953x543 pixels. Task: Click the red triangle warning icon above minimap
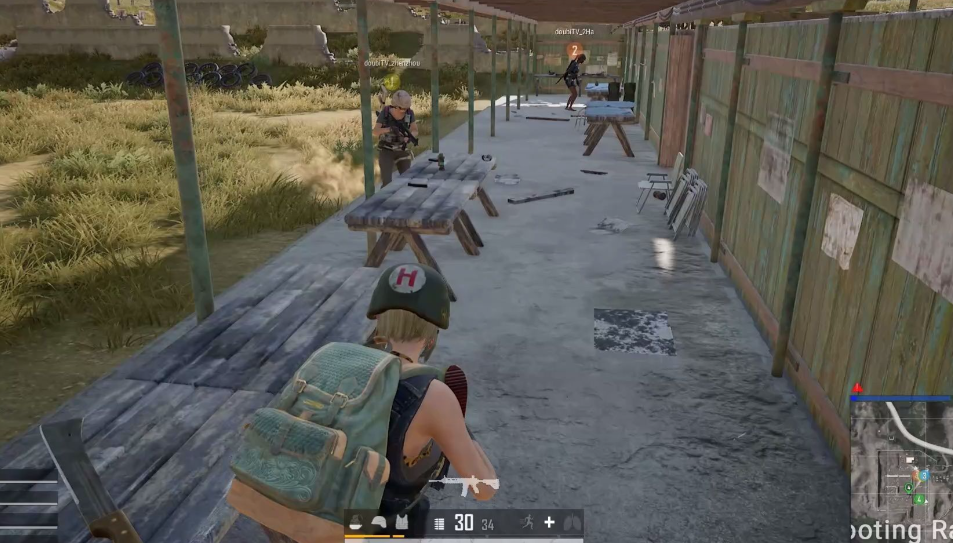[x=856, y=388]
